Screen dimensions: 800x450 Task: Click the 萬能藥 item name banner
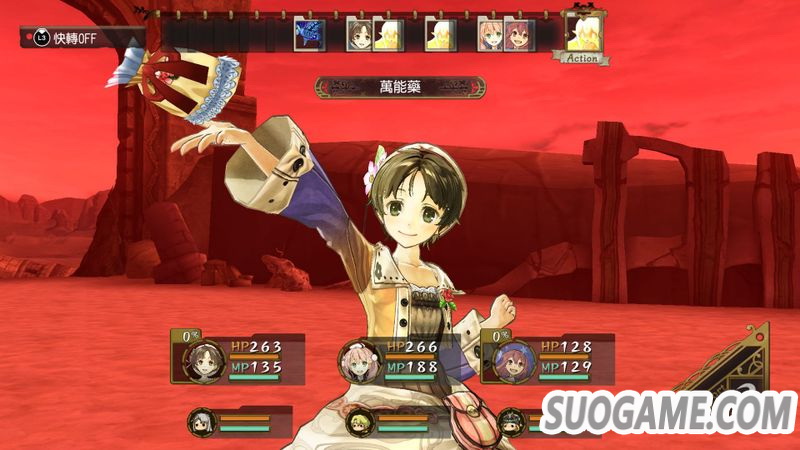tap(400, 88)
